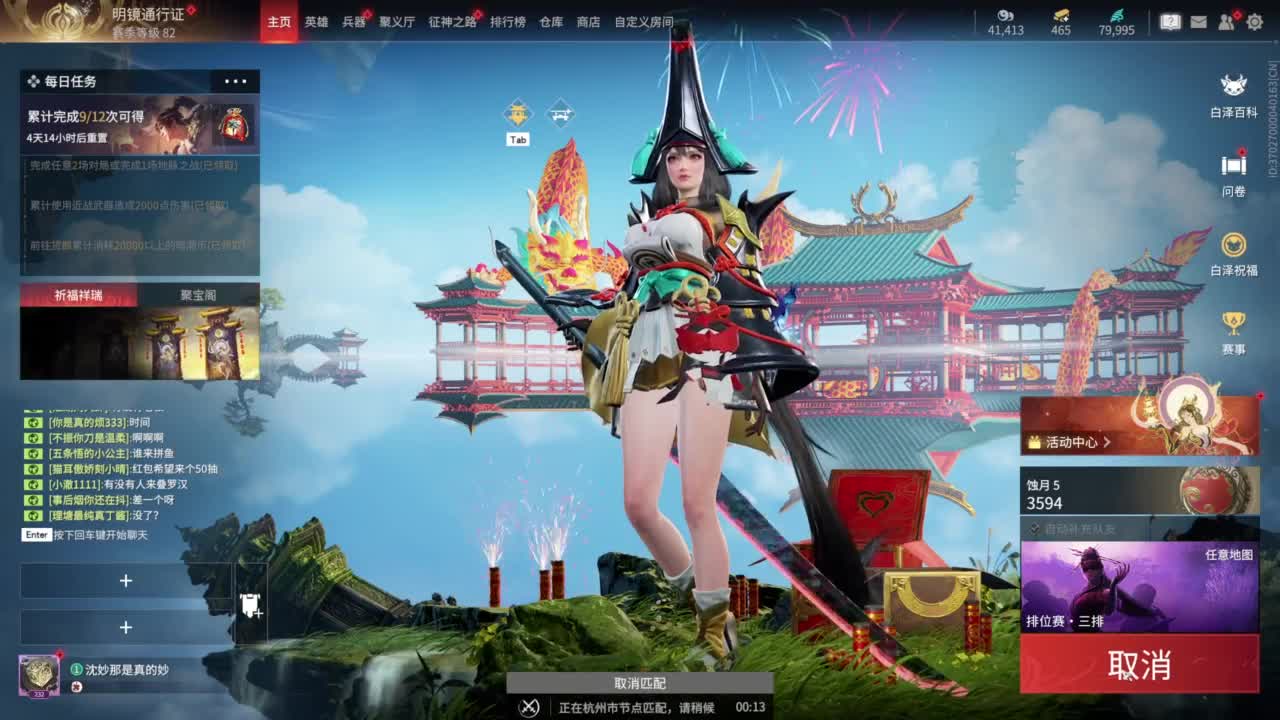Open the settings gear top right
Screen dimensions: 1280x720
click(1256, 20)
